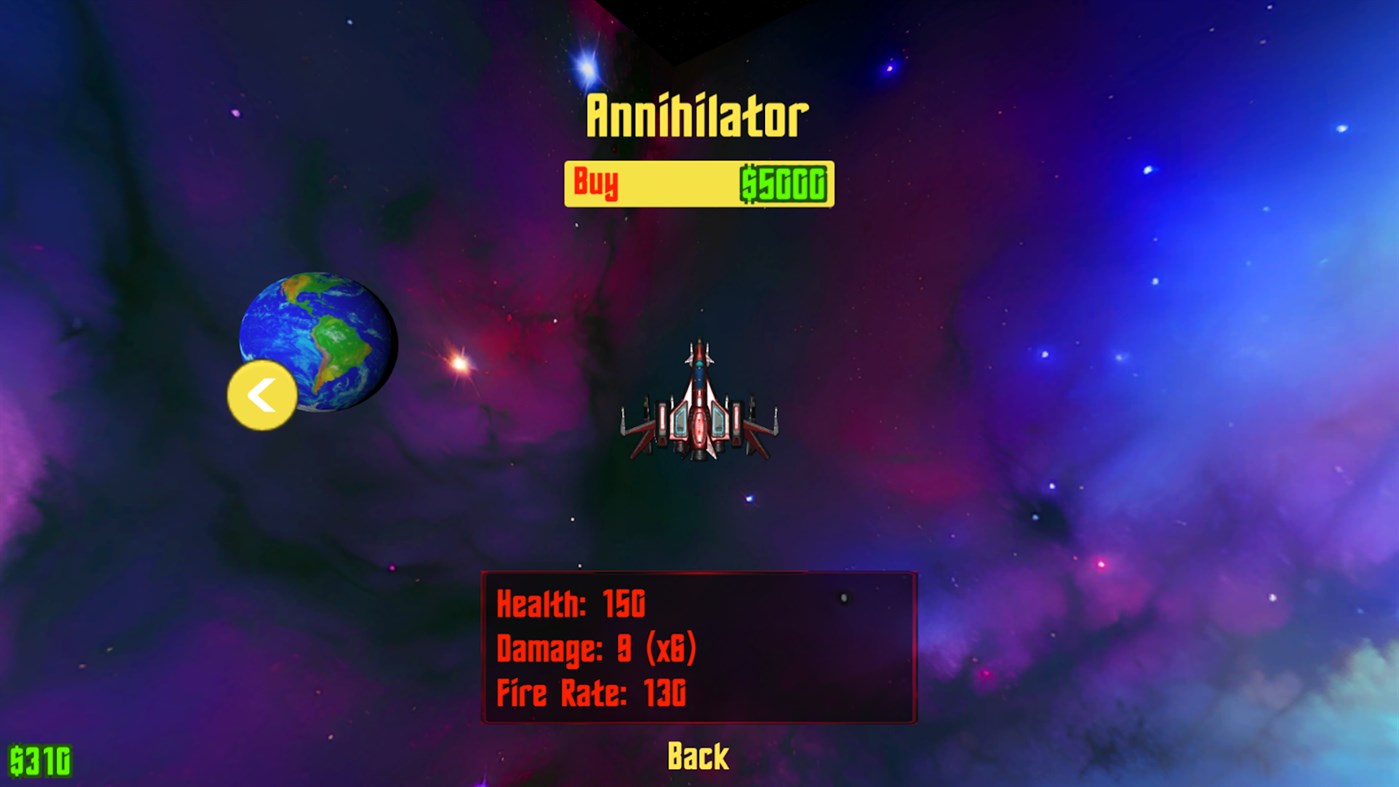1399x787 pixels.
Task: Click the Fire Rate: 130 stat line
Action: click(x=592, y=693)
